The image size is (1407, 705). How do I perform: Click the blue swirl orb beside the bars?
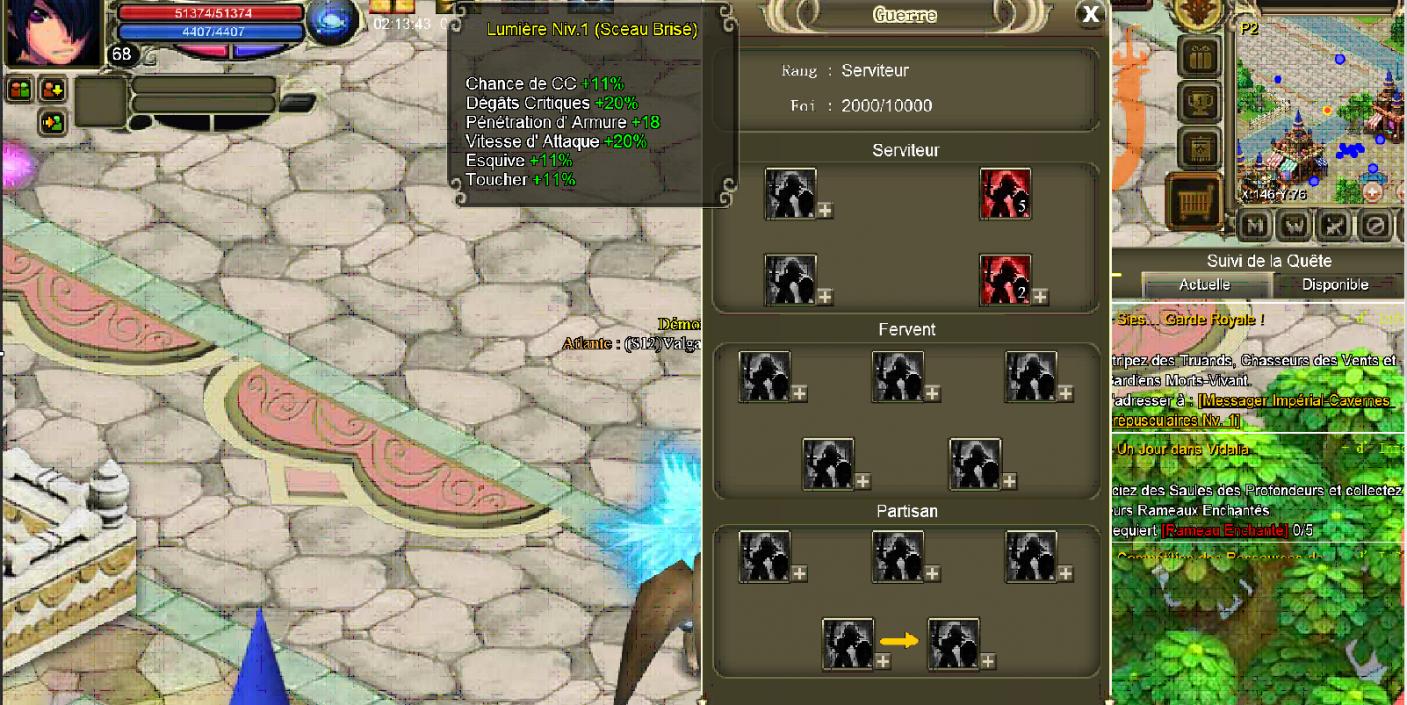(x=331, y=23)
